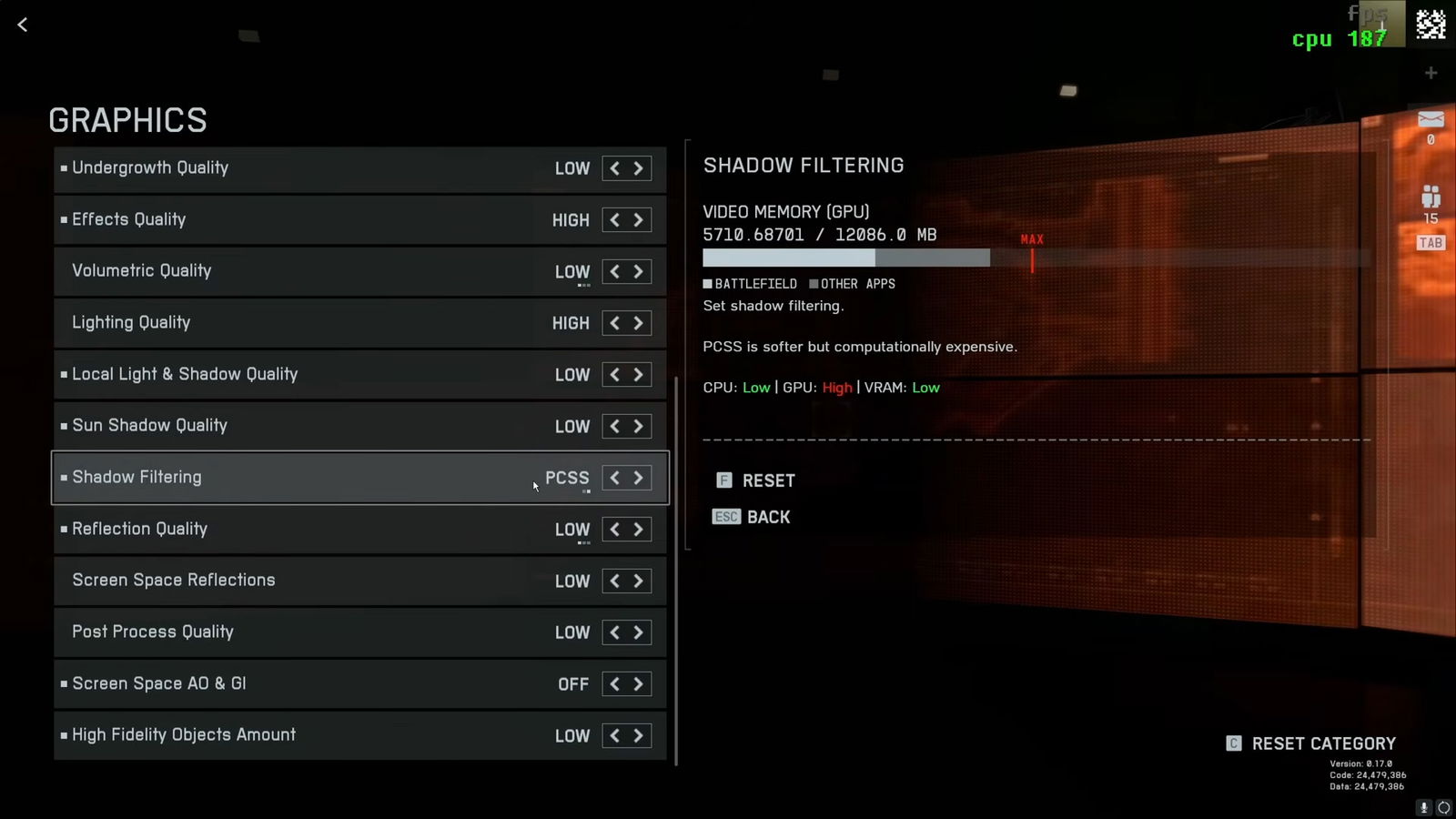
Task: Click the plus icon below the QR code
Action: (1430, 73)
